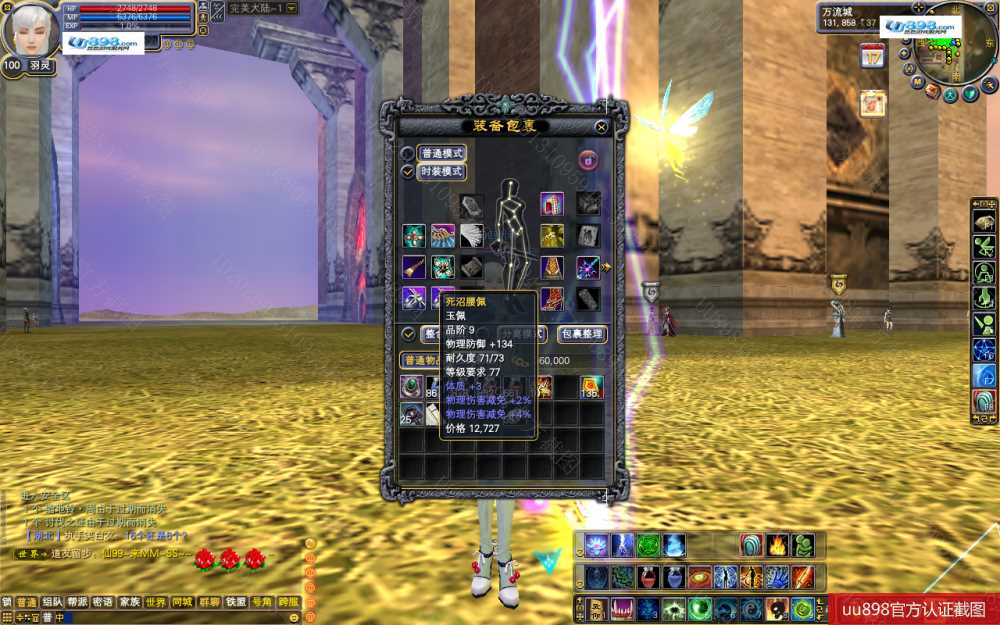Open the calendar icon showing 17
1000x625 pixels.
tap(872, 56)
